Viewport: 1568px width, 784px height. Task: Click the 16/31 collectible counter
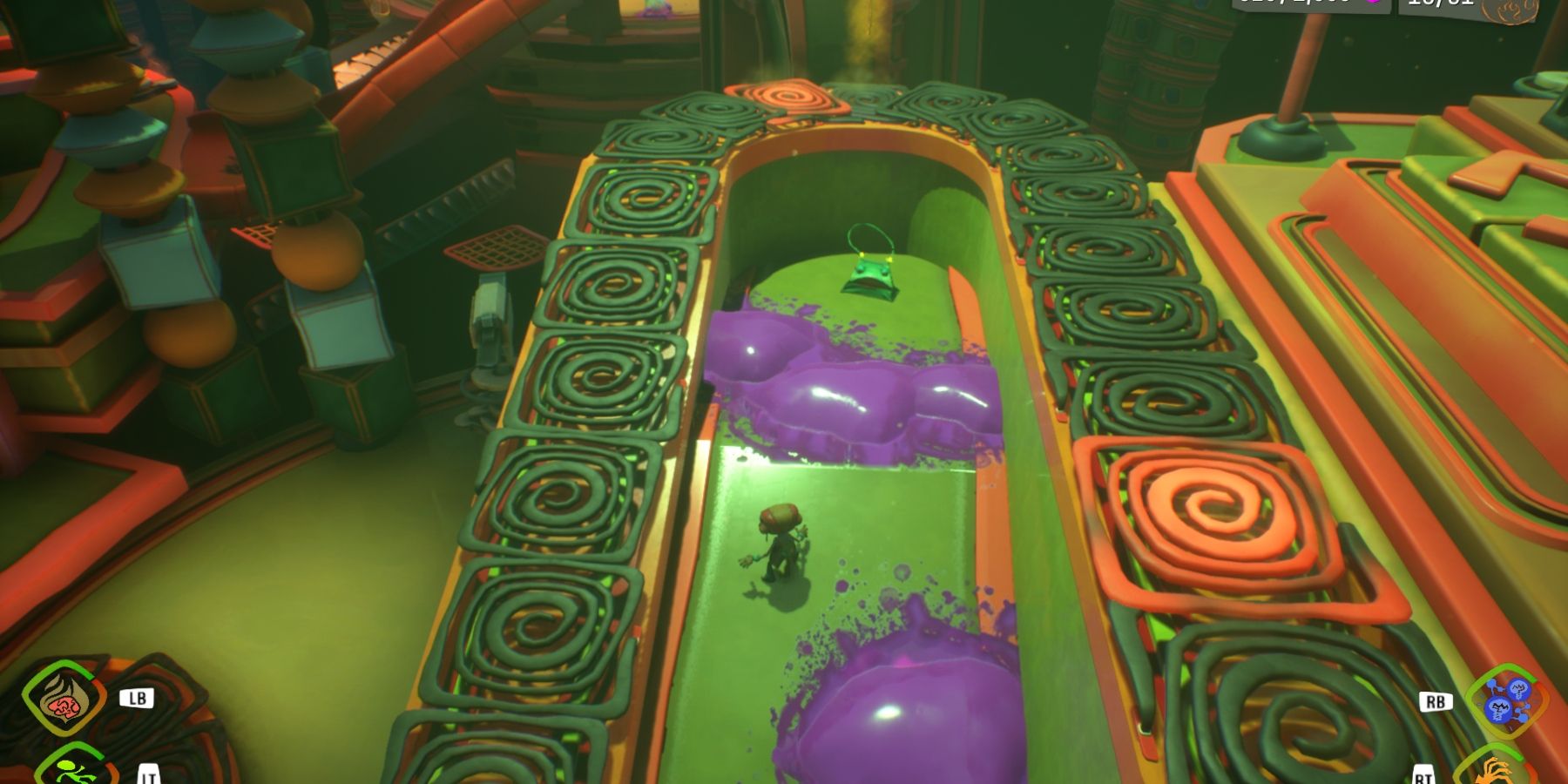click(x=1440, y=5)
